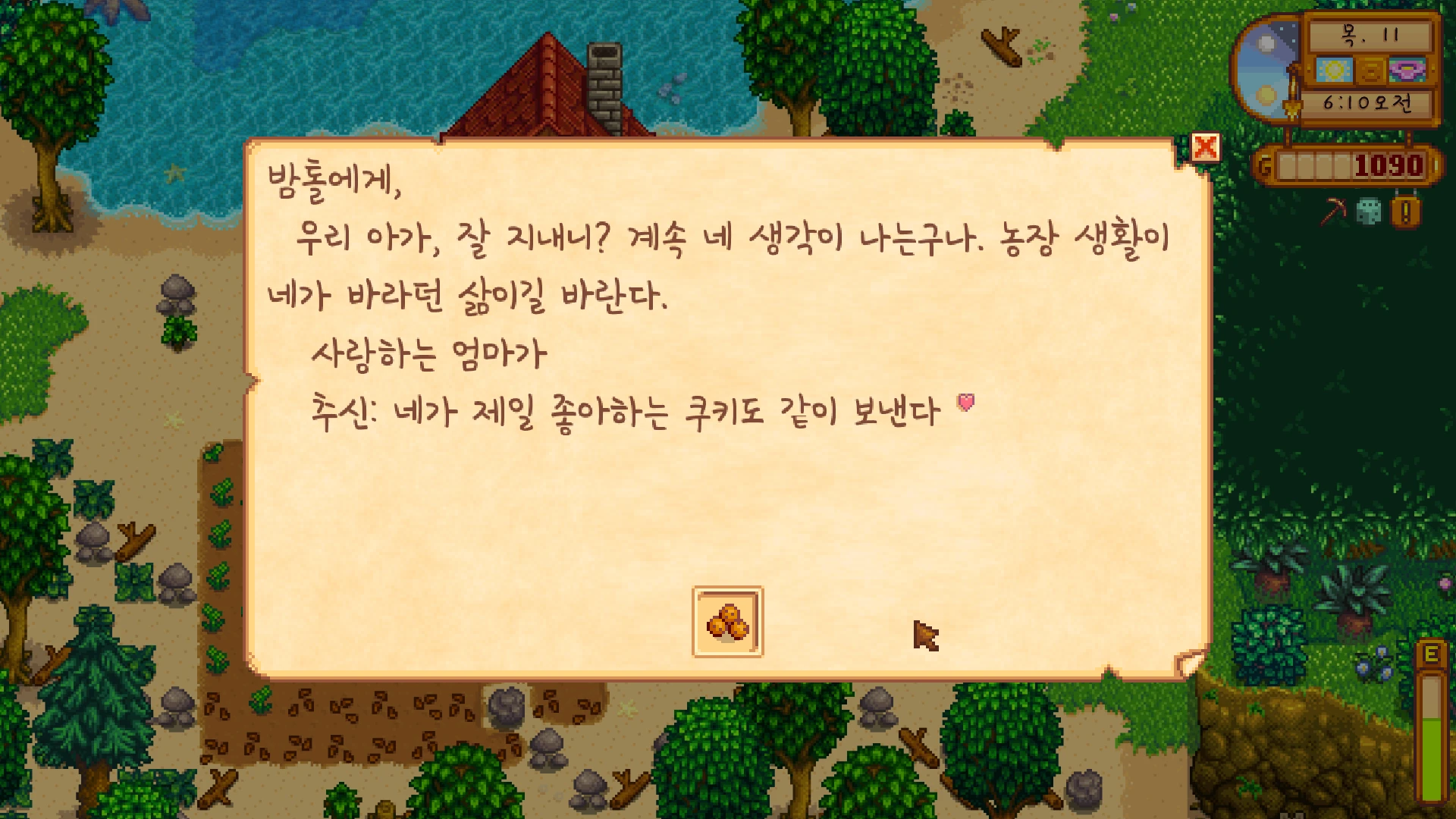Image resolution: width=1456 pixels, height=819 pixels.
Task: Open the journal with the exclamation icon
Action: click(1405, 212)
